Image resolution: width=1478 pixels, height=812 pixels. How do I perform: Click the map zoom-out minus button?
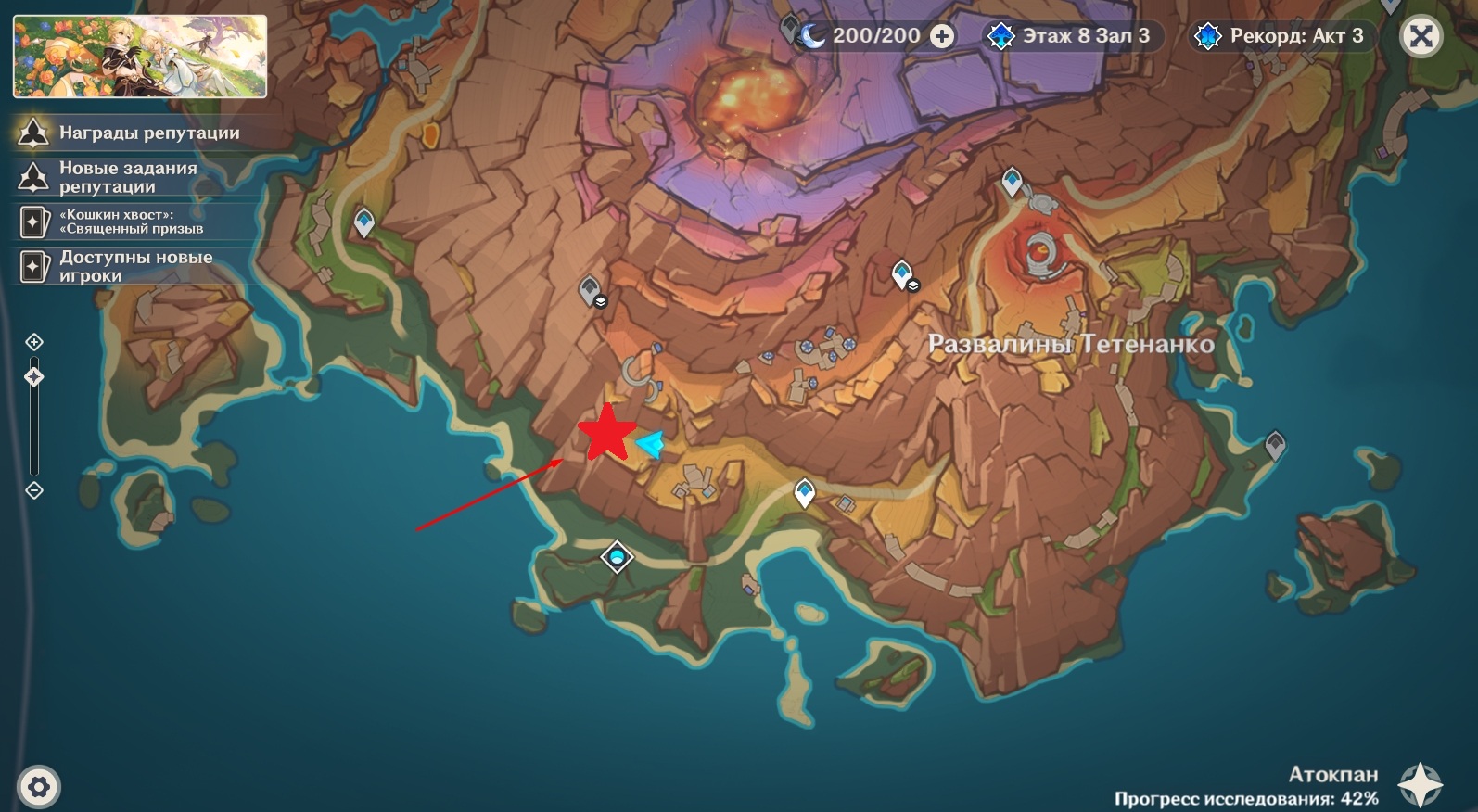pyautogui.click(x=34, y=490)
